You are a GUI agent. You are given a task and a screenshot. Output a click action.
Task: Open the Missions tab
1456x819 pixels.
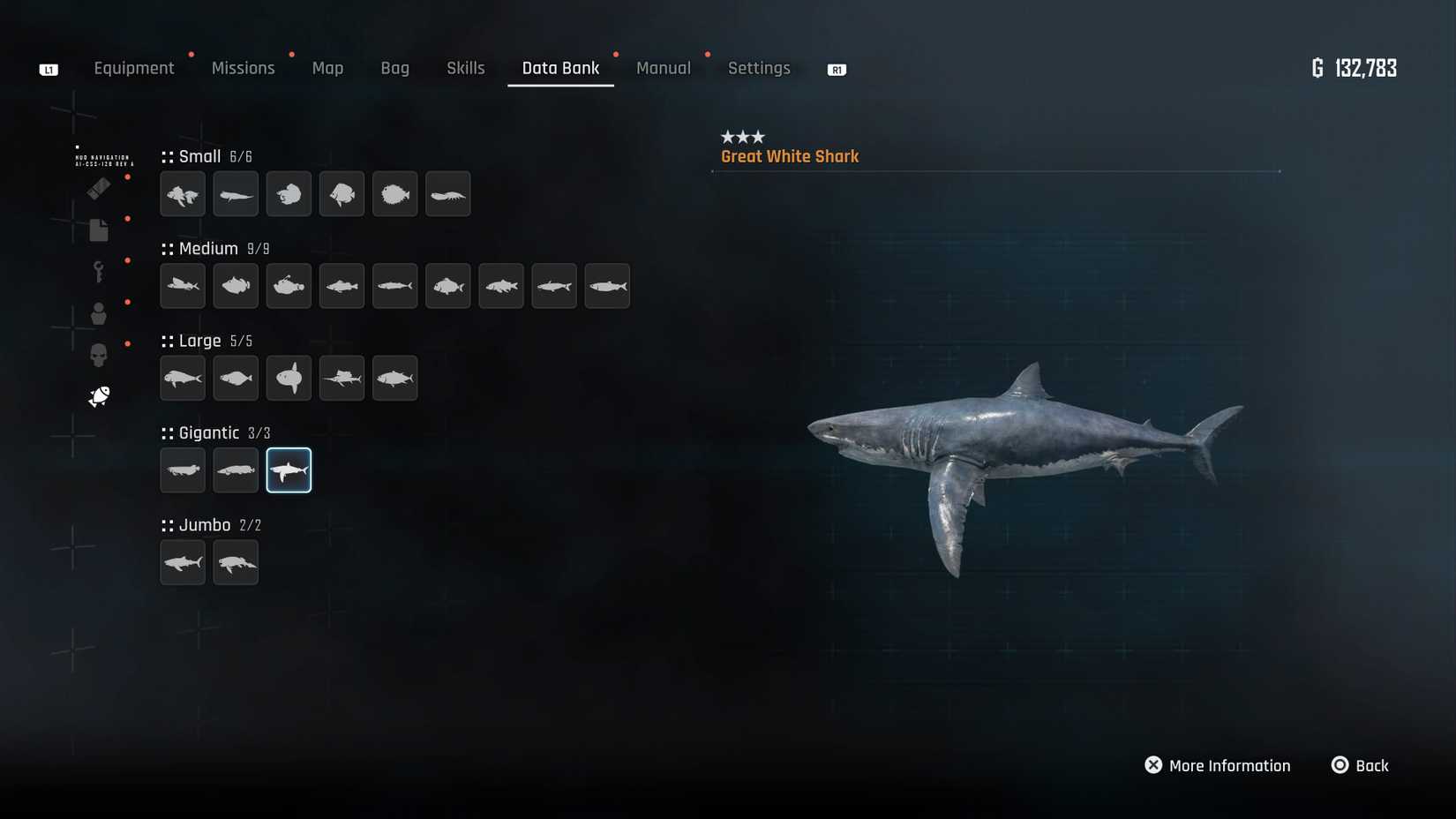243,68
